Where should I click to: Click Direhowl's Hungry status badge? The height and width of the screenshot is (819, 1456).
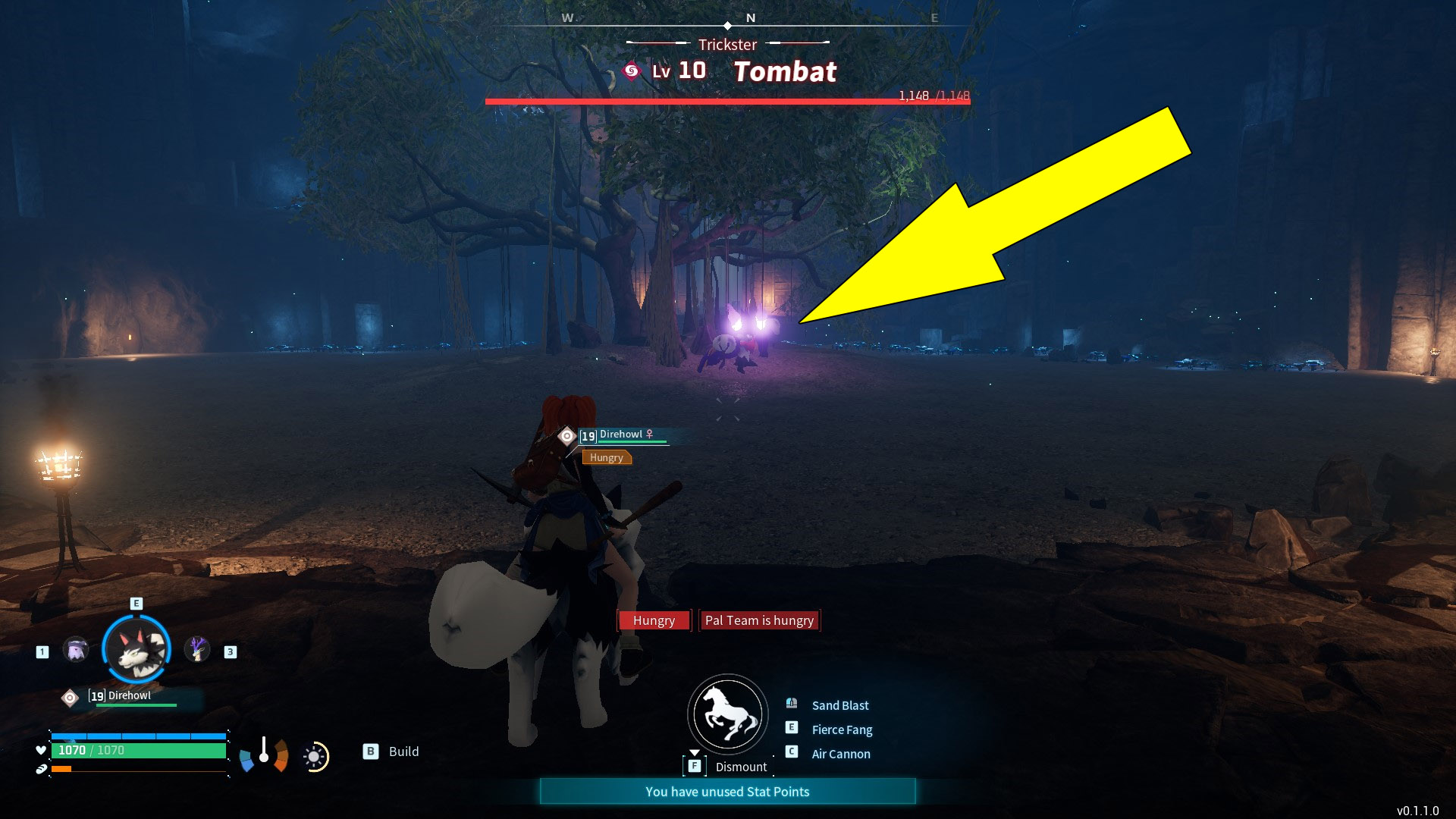pyautogui.click(x=606, y=457)
